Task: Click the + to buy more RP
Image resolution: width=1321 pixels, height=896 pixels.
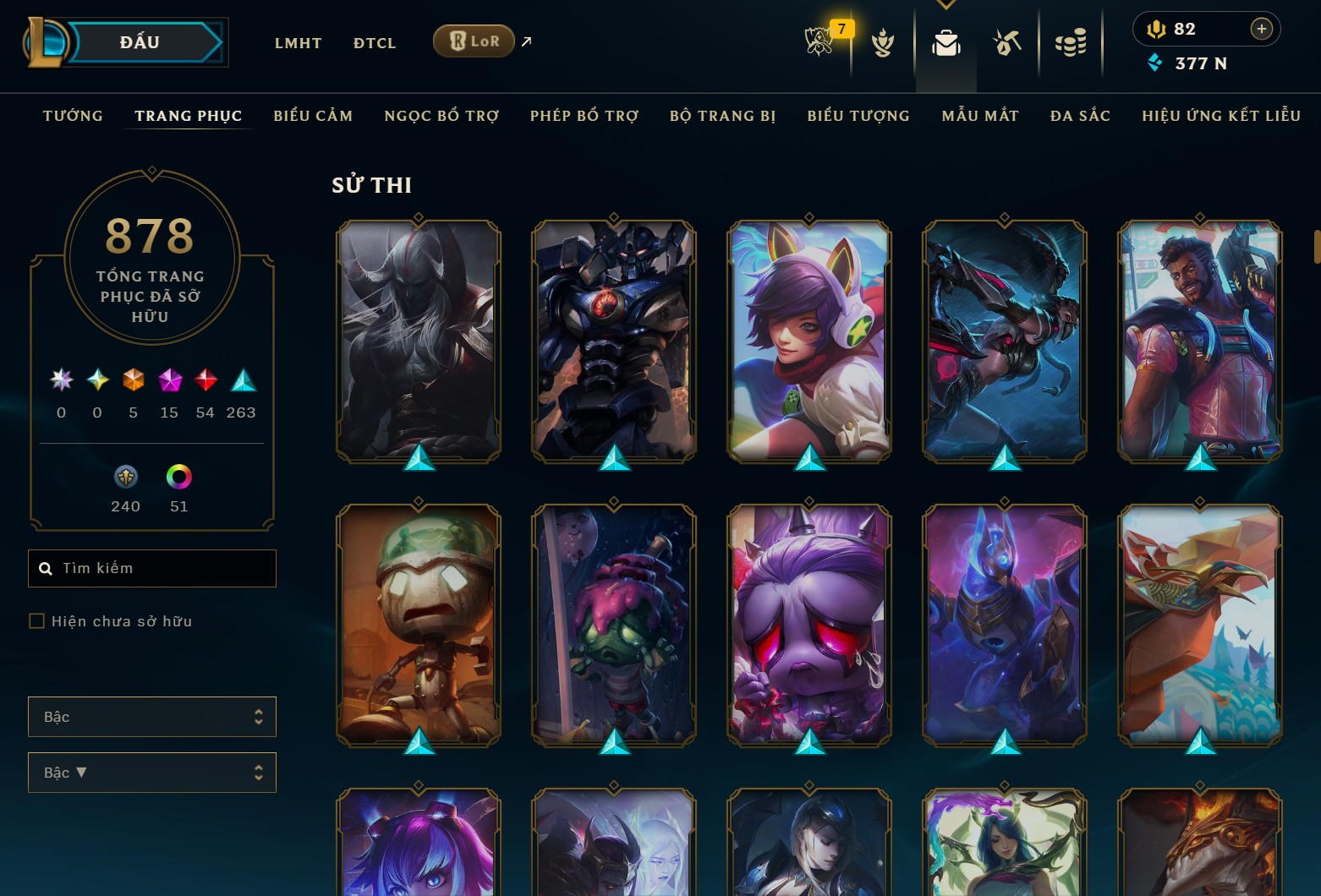Action: pos(1261,28)
